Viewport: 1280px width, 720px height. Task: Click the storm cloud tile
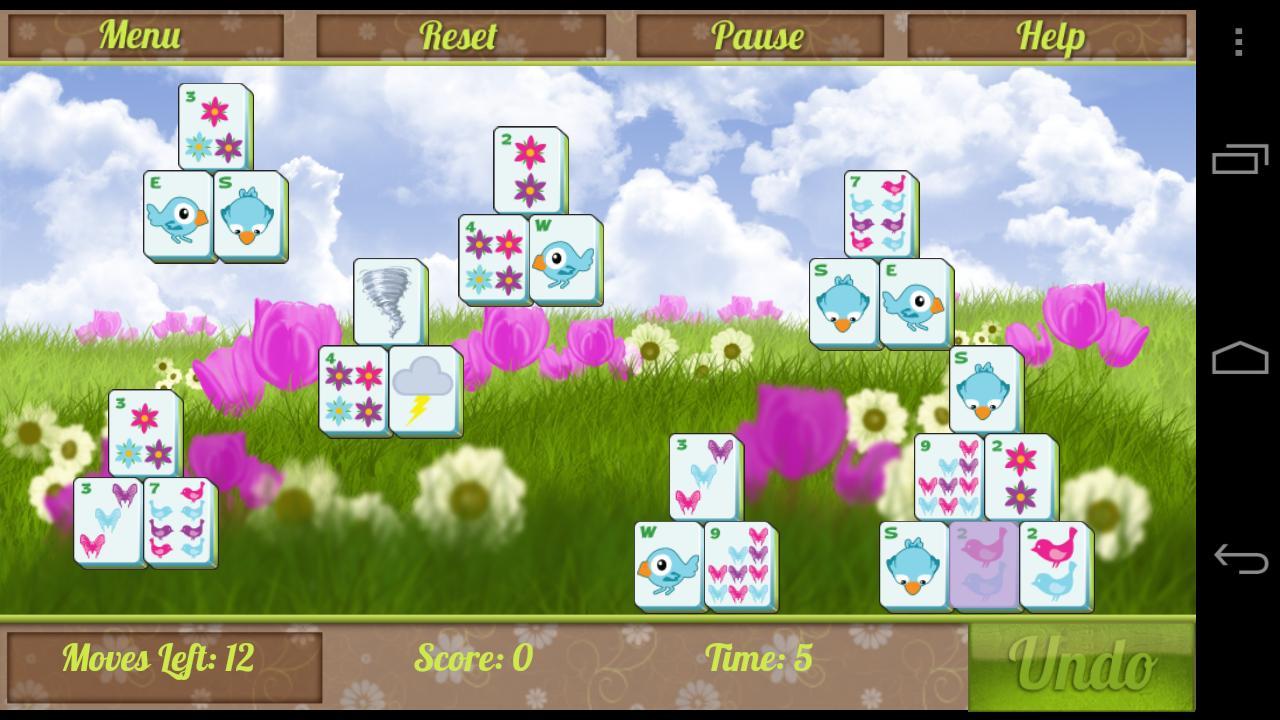421,392
